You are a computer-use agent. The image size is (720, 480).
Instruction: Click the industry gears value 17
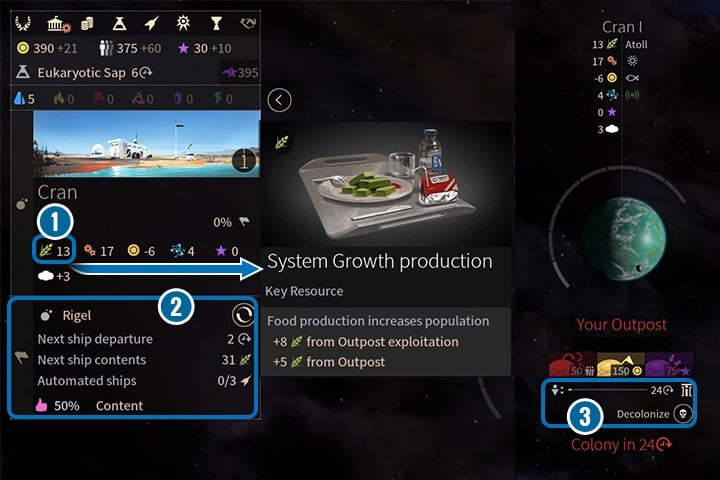[99, 251]
